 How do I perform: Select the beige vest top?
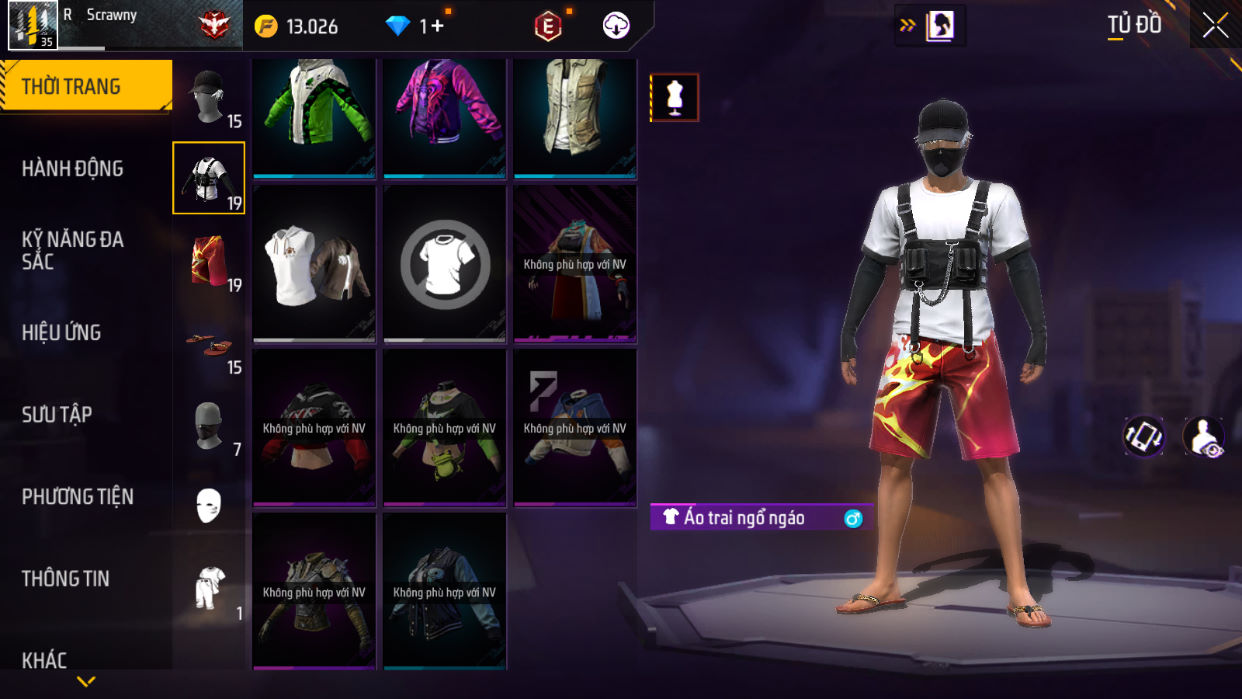[x=575, y=118]
